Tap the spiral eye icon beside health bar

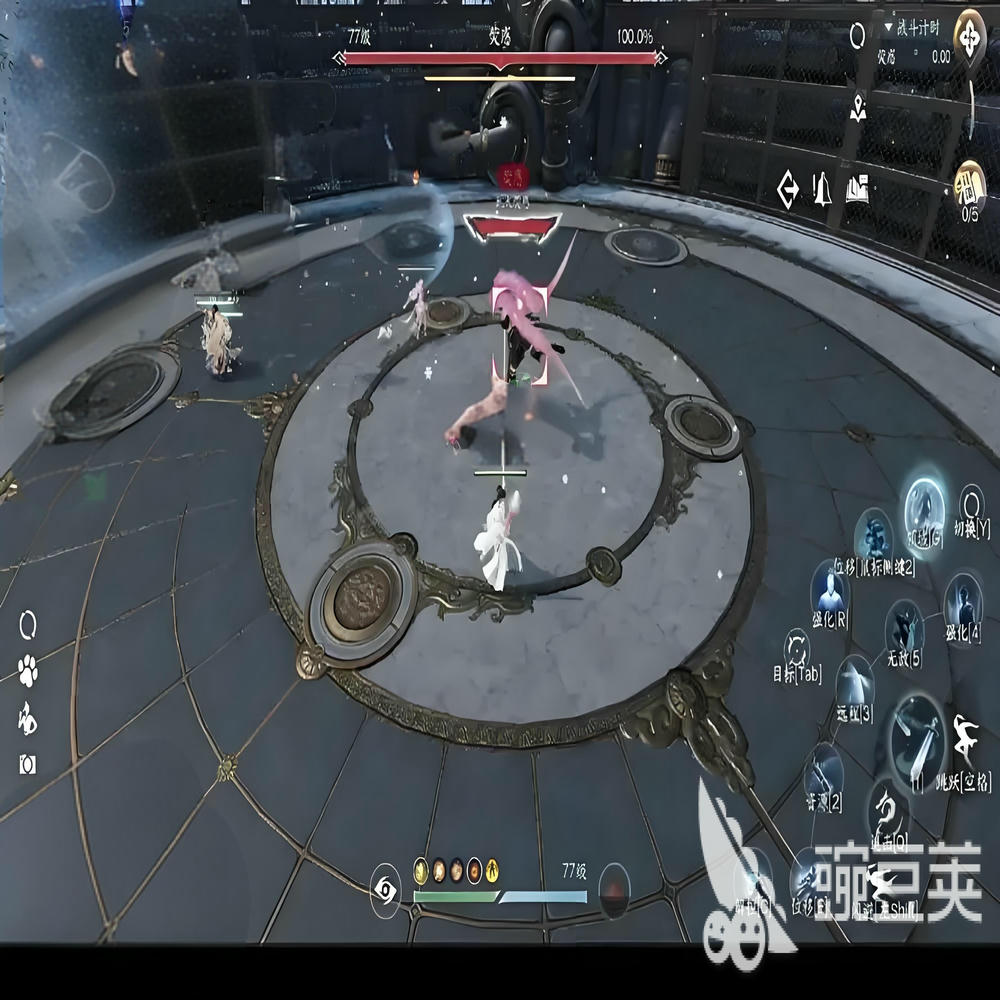385,889
